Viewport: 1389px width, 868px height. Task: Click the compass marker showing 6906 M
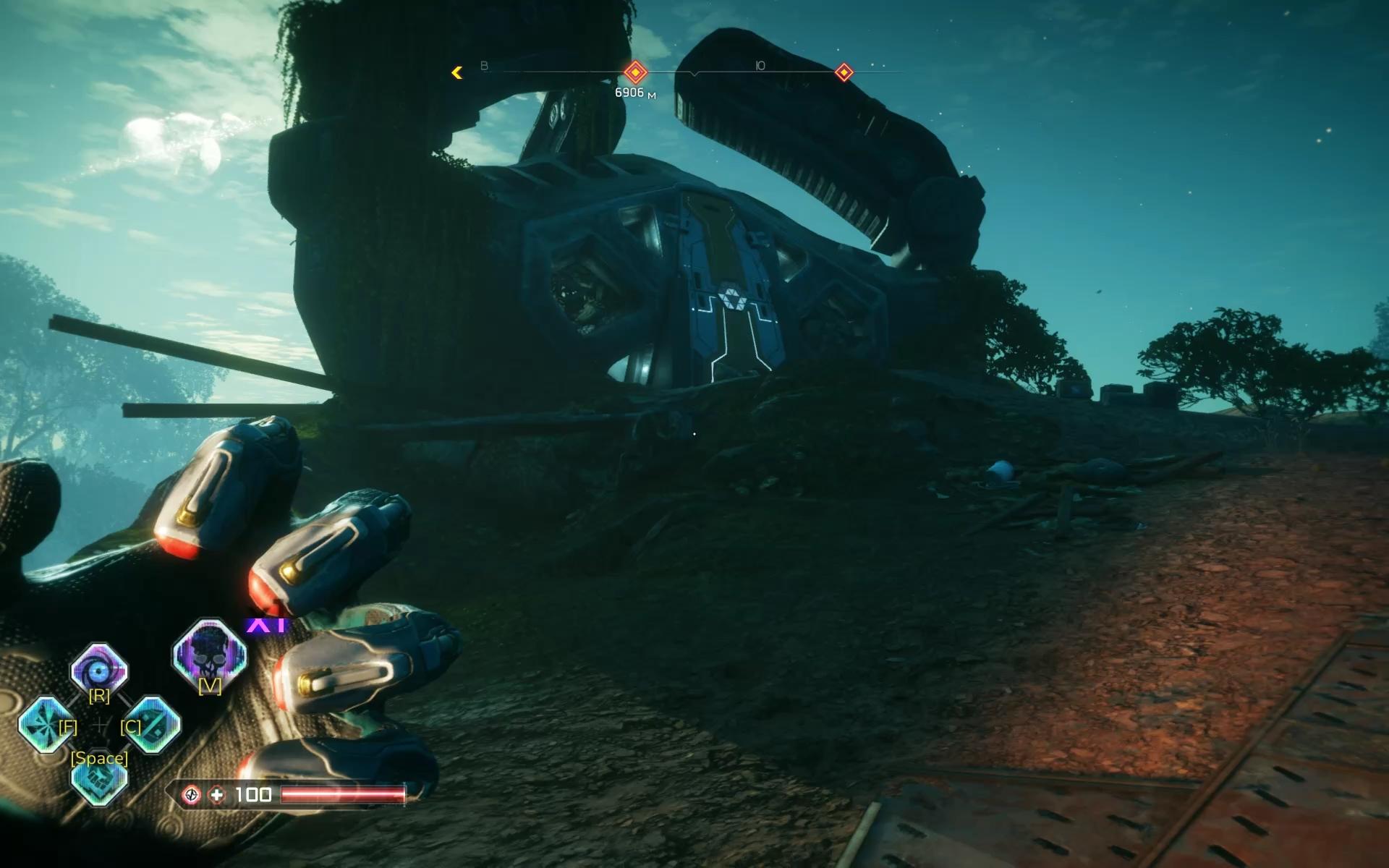[x=635, y=72]
